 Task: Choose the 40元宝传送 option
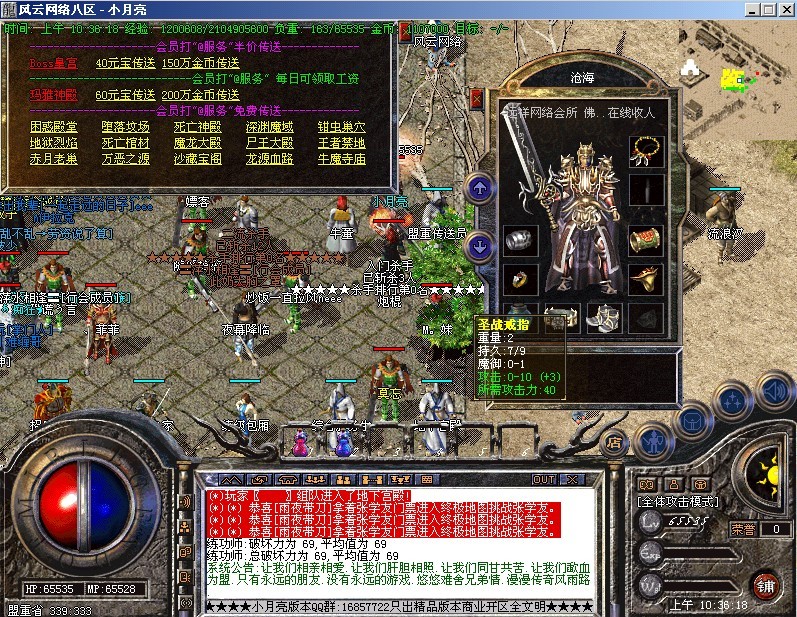coord(125,62)
